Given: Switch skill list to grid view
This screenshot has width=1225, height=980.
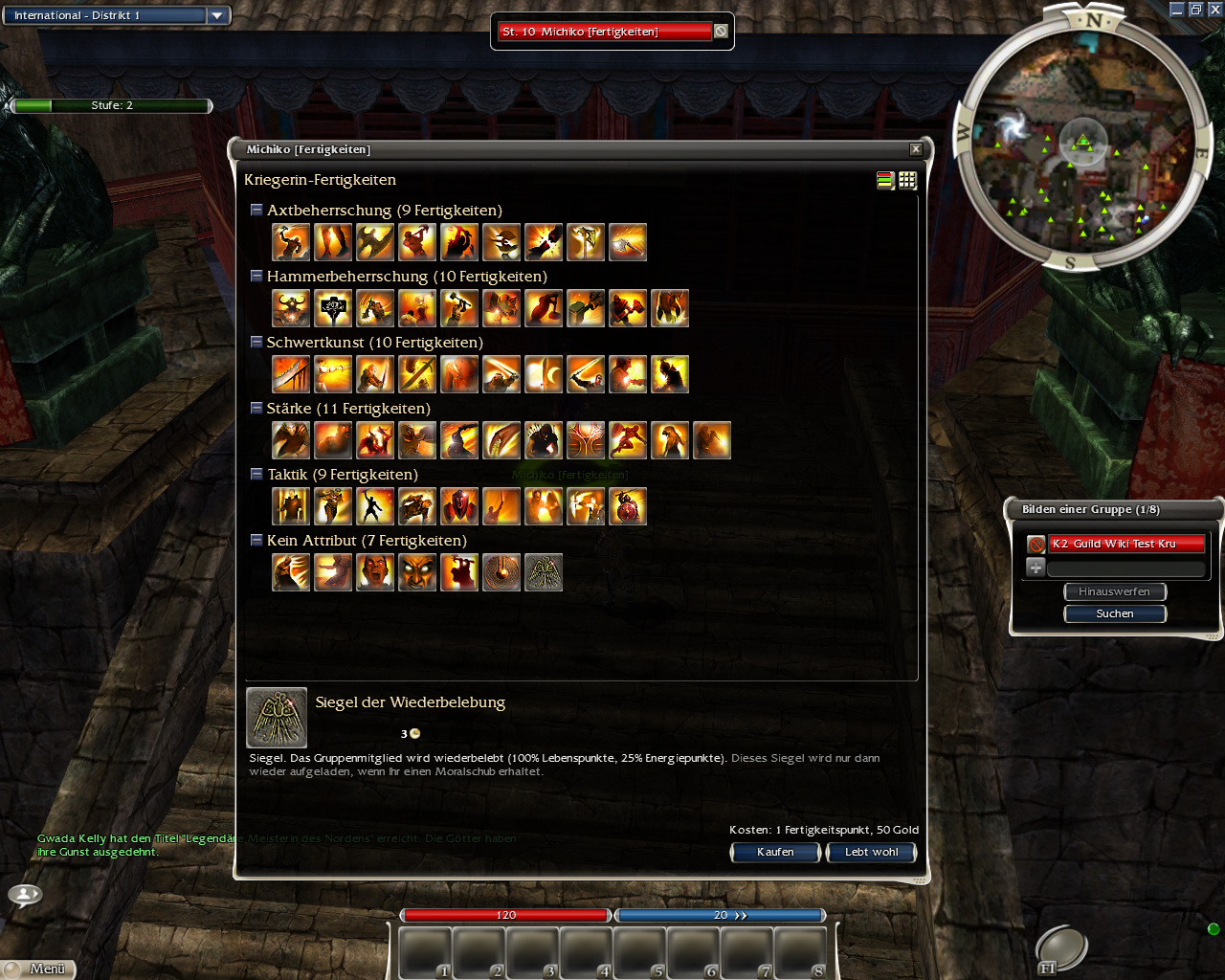Looking at the screenshot, I should tap(907, 180).
